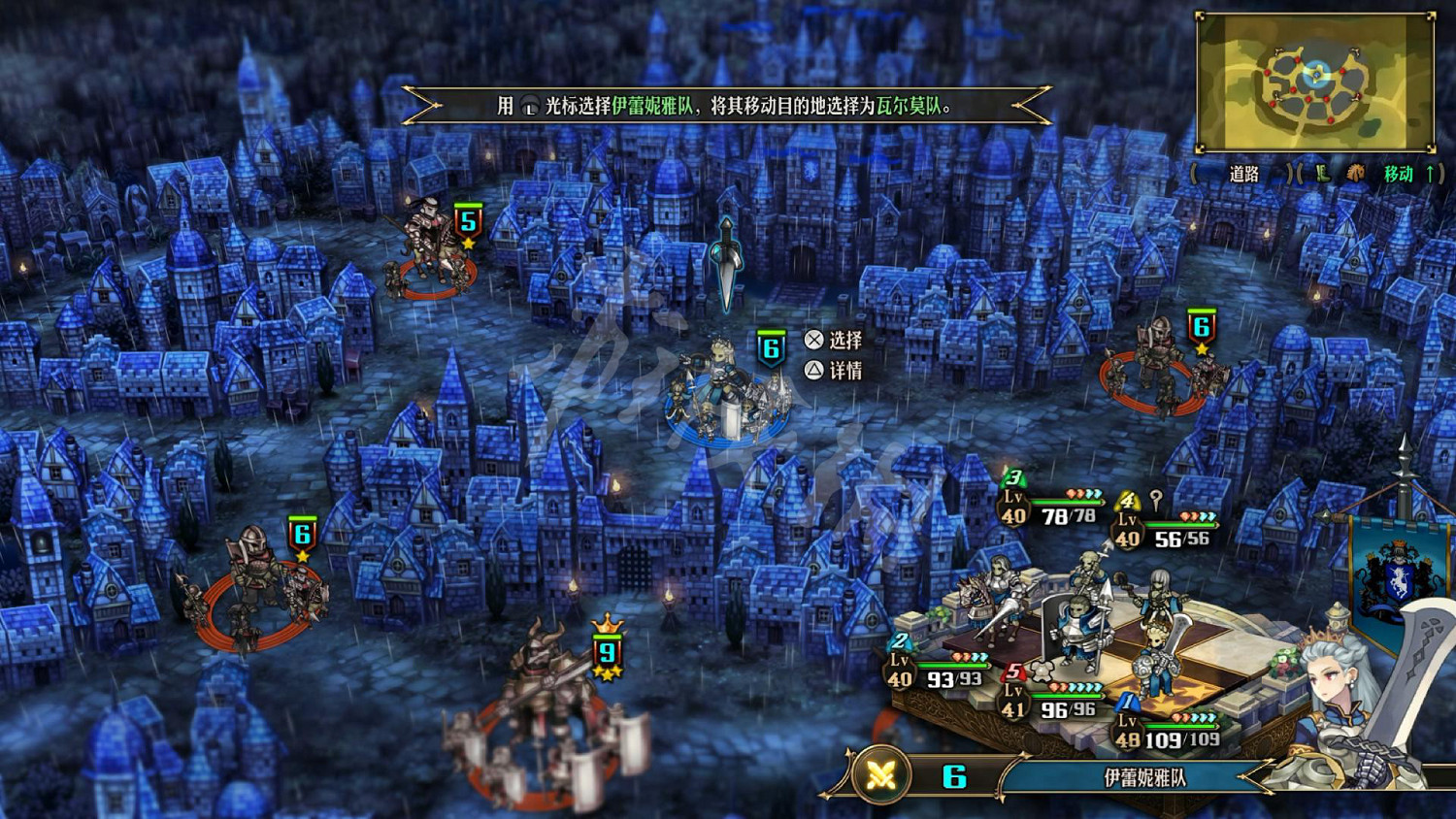Viewport: 1456px width, 819px height.
Task: Open the town minimap
Action: (x=1315, y=82)
